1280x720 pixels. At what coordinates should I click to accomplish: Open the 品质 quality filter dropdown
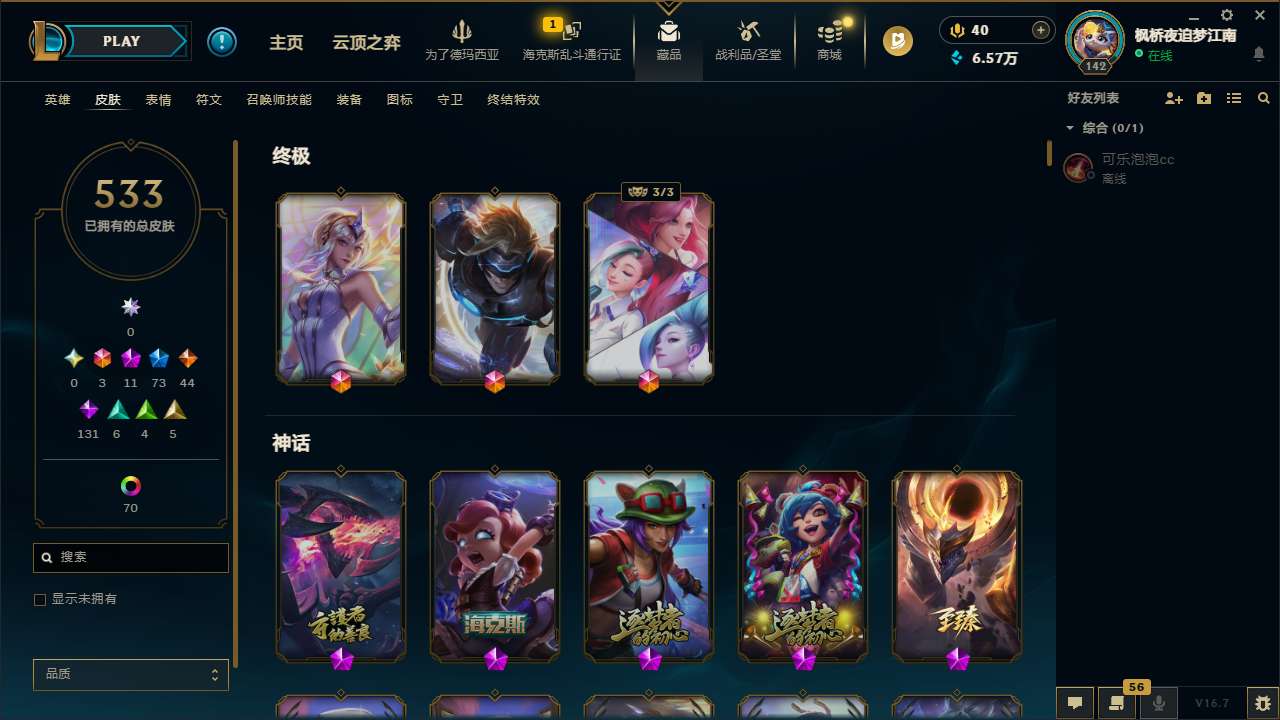(130, 674)
